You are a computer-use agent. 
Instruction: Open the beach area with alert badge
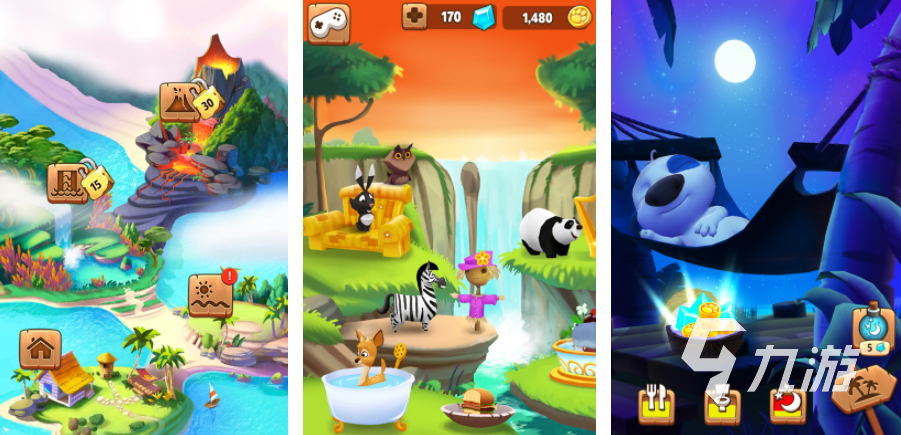[210, 292]
